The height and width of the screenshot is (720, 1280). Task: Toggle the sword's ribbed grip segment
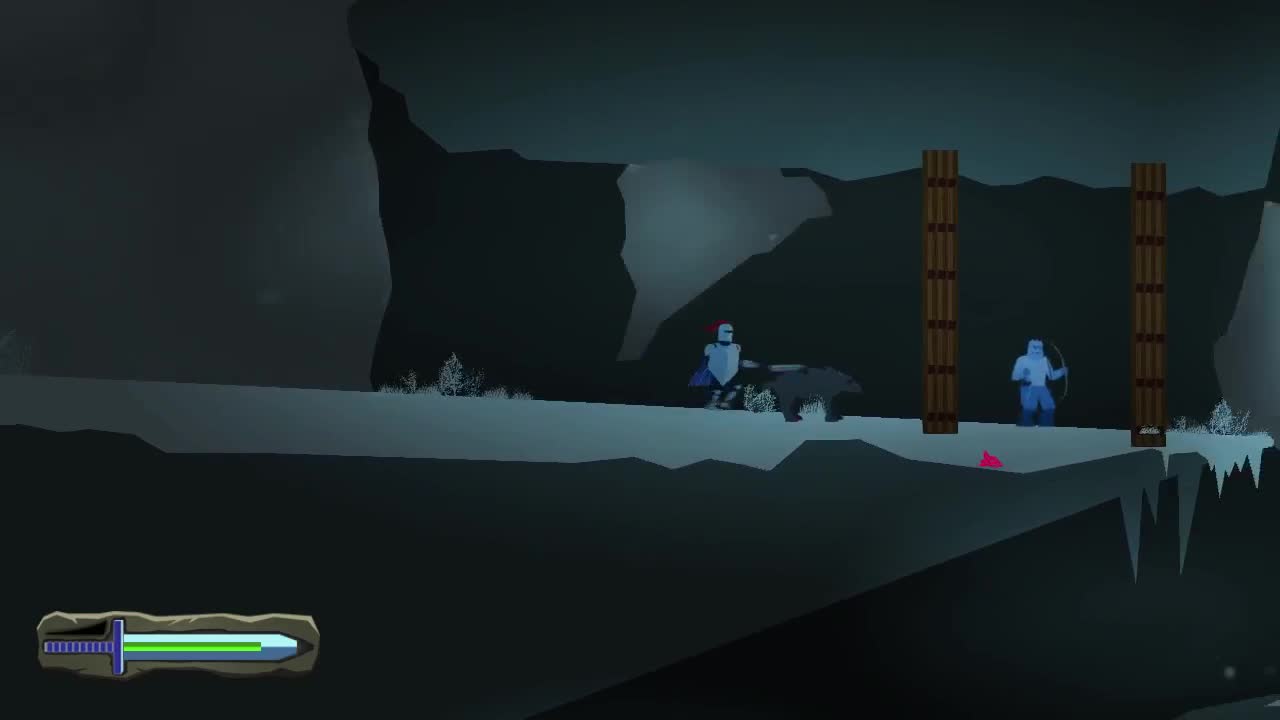pos(78,647)
